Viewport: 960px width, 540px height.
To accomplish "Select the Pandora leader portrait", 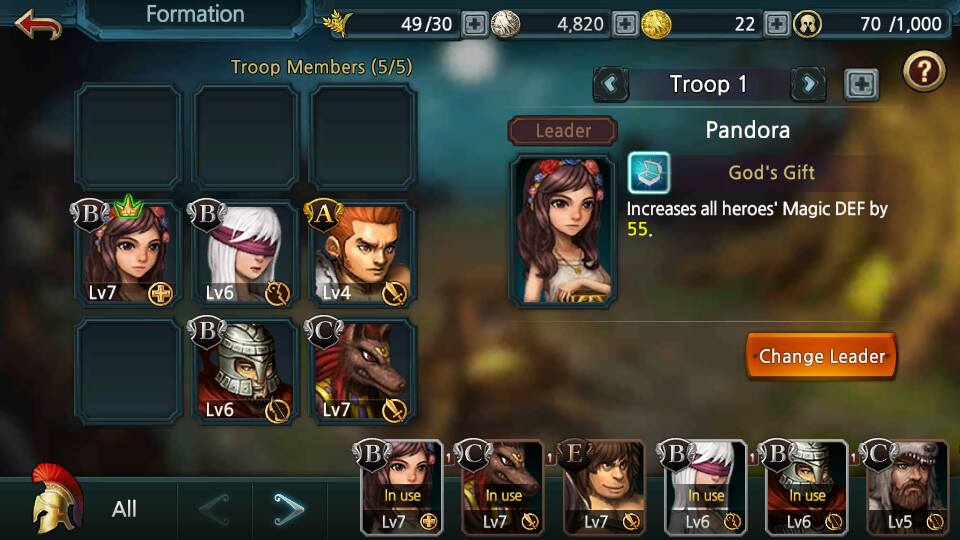I will [562, 230].
